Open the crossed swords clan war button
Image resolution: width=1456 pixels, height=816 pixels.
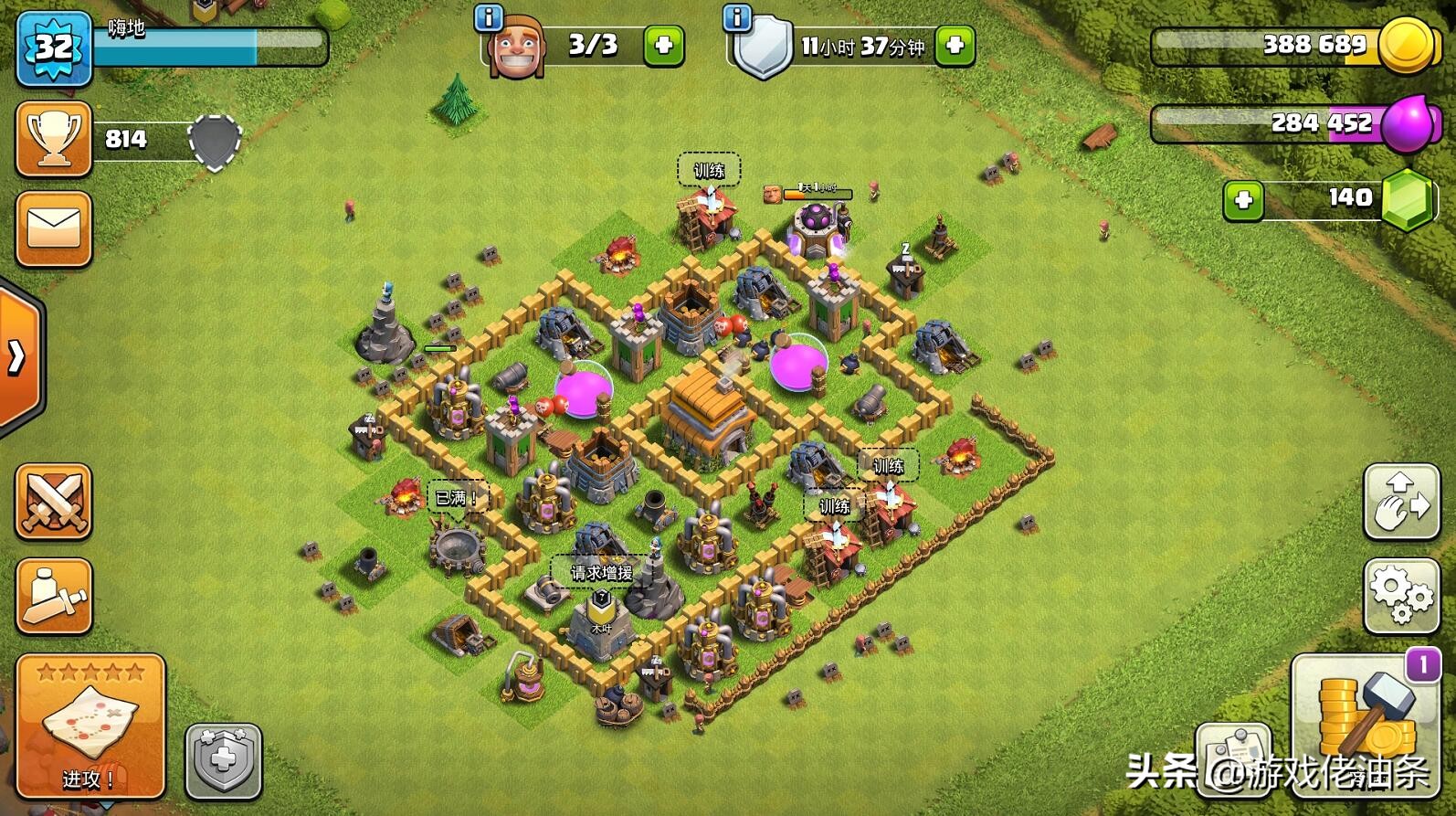coord(54,502)
